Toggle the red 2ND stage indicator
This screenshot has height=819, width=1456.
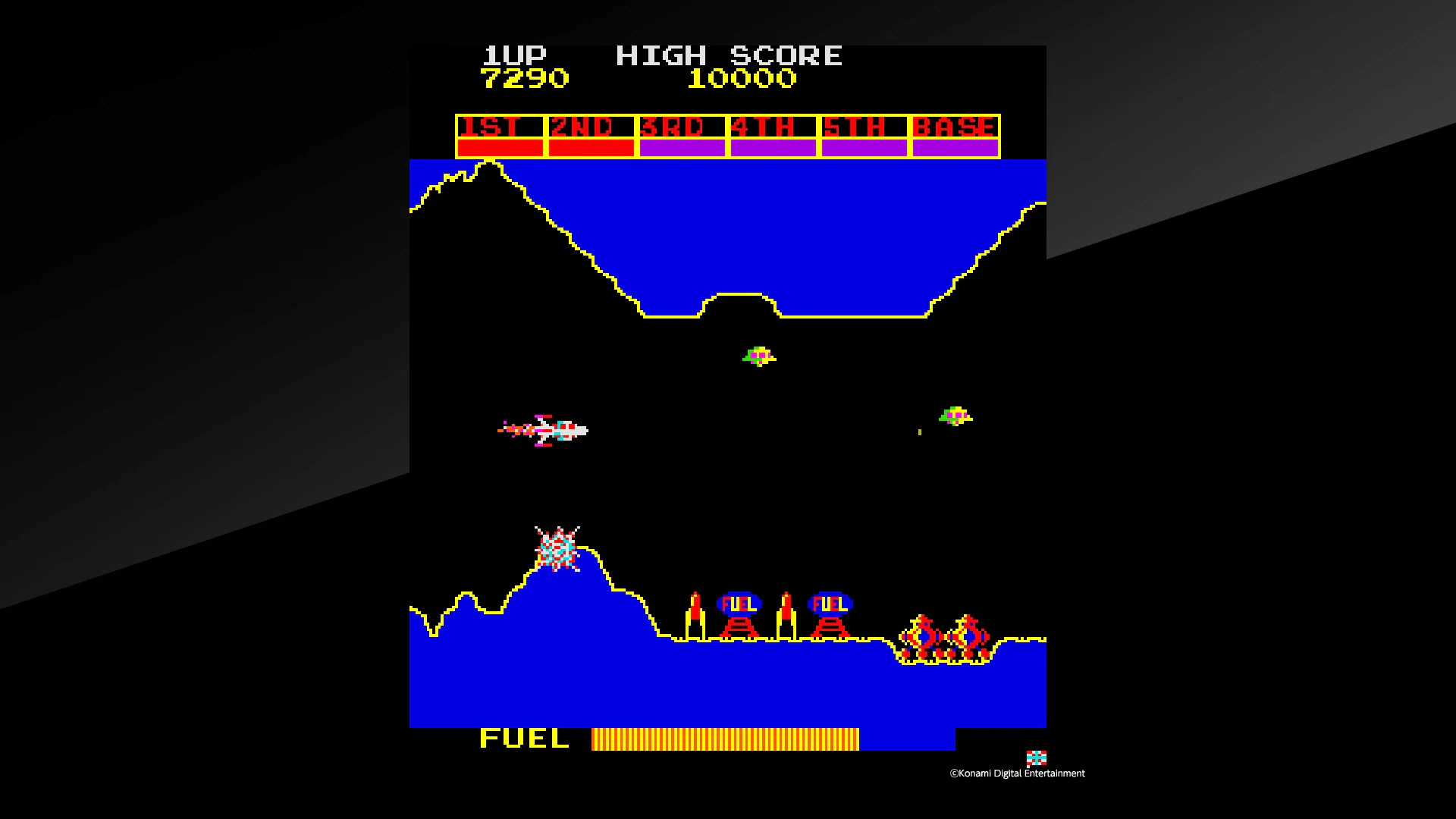click(591, 134)
